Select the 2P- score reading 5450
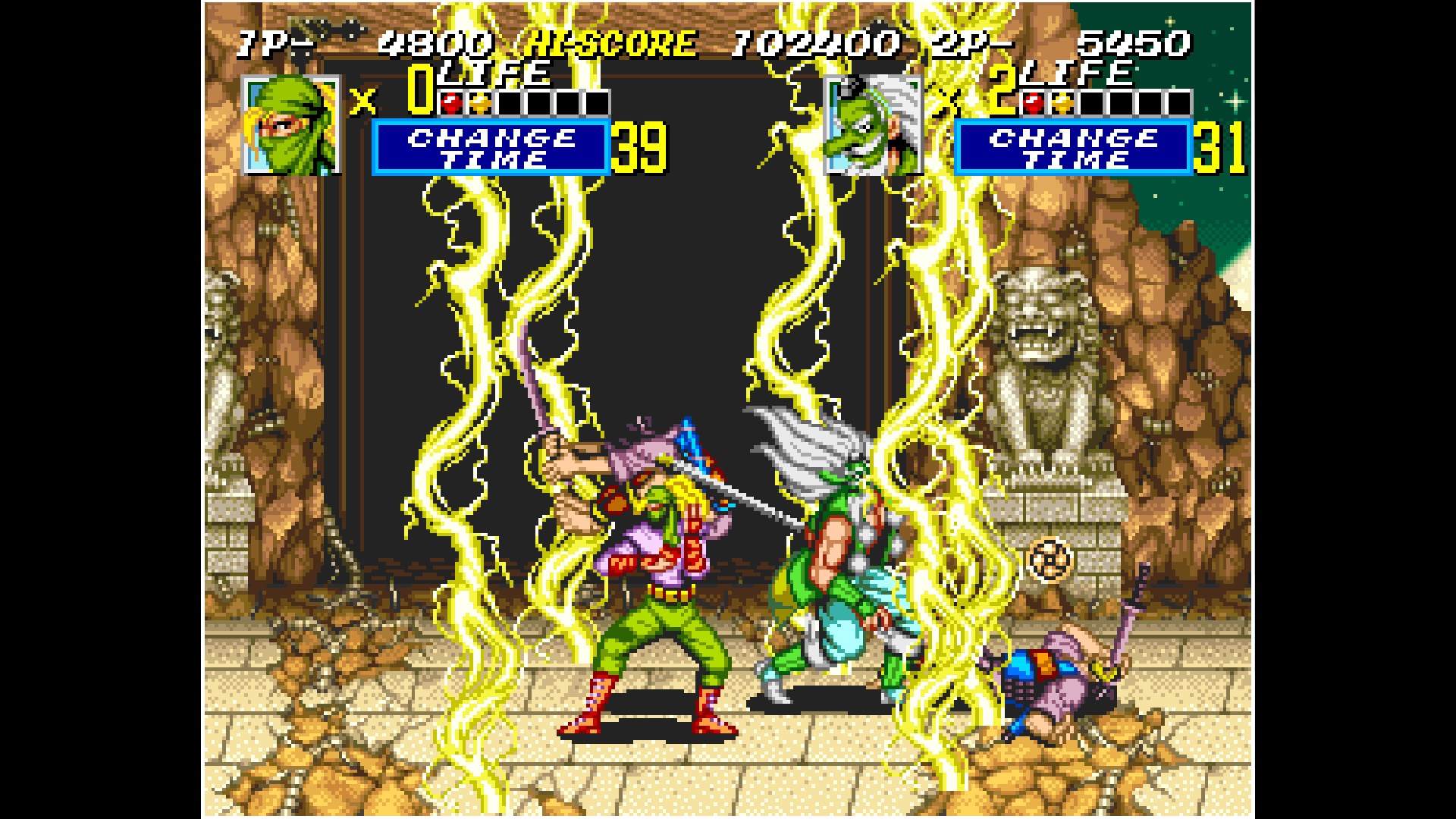 click(x=1137, y=42)
